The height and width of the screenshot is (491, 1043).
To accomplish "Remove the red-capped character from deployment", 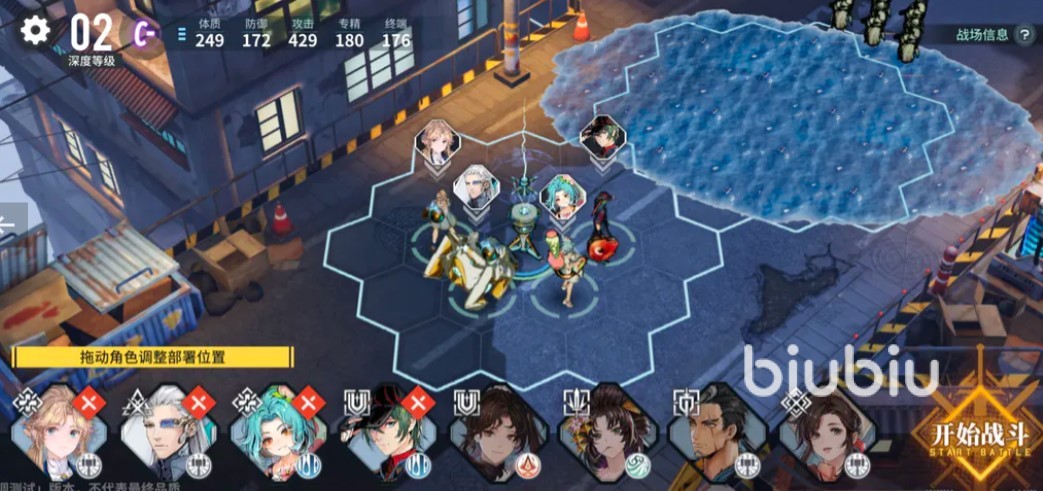I will [x=416, y=401].
